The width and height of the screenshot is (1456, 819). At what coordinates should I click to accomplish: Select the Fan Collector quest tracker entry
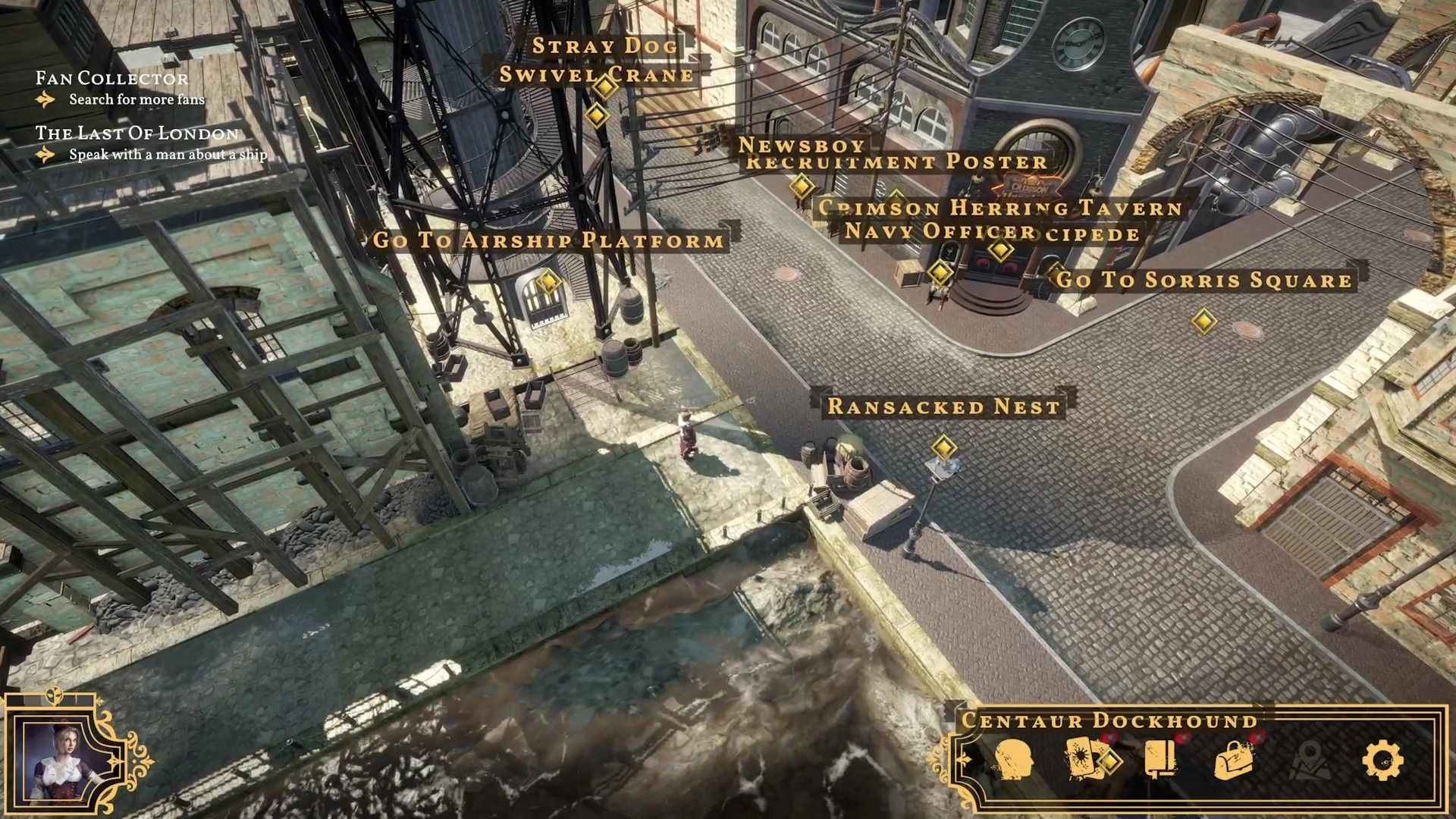click(112, 78)
